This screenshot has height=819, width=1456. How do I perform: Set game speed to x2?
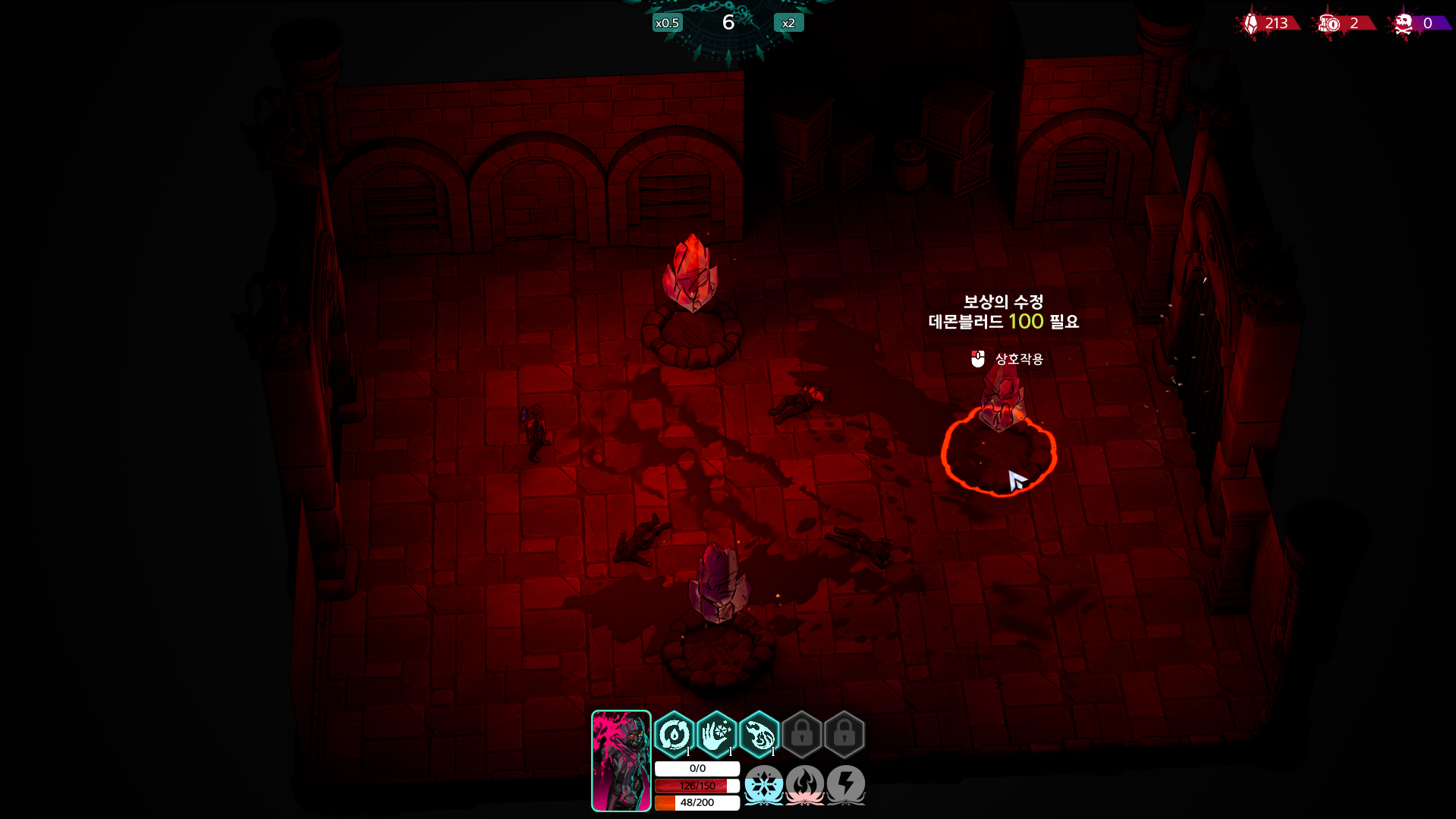pos(788,23)
